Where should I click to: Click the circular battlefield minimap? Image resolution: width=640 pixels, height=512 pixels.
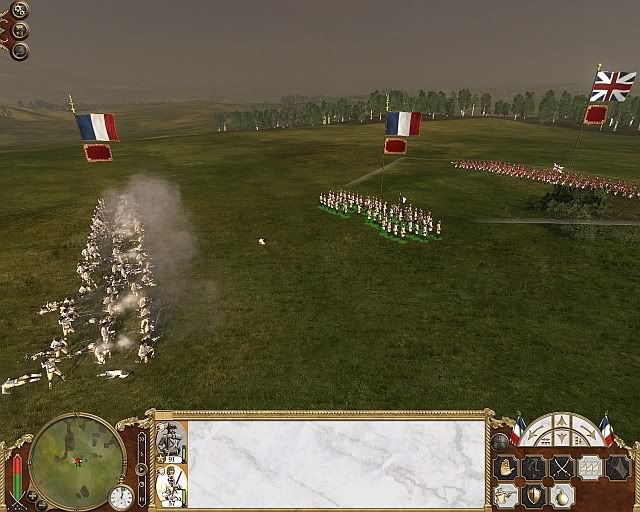click(77, 460)
